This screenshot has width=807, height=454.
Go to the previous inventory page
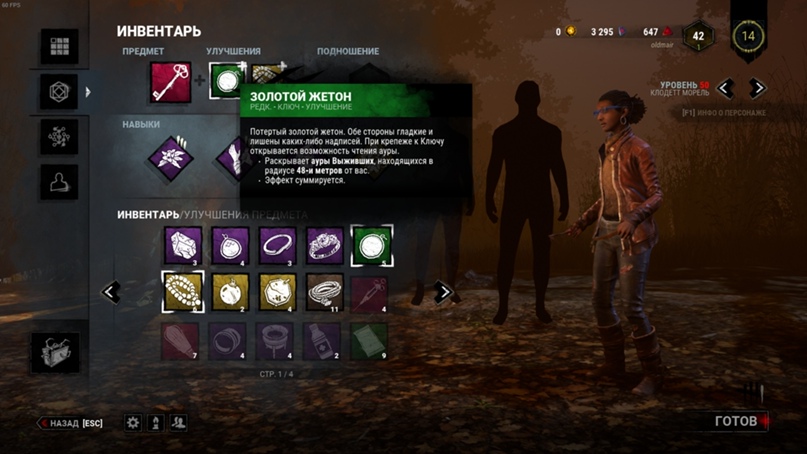(x=111, y=293)
